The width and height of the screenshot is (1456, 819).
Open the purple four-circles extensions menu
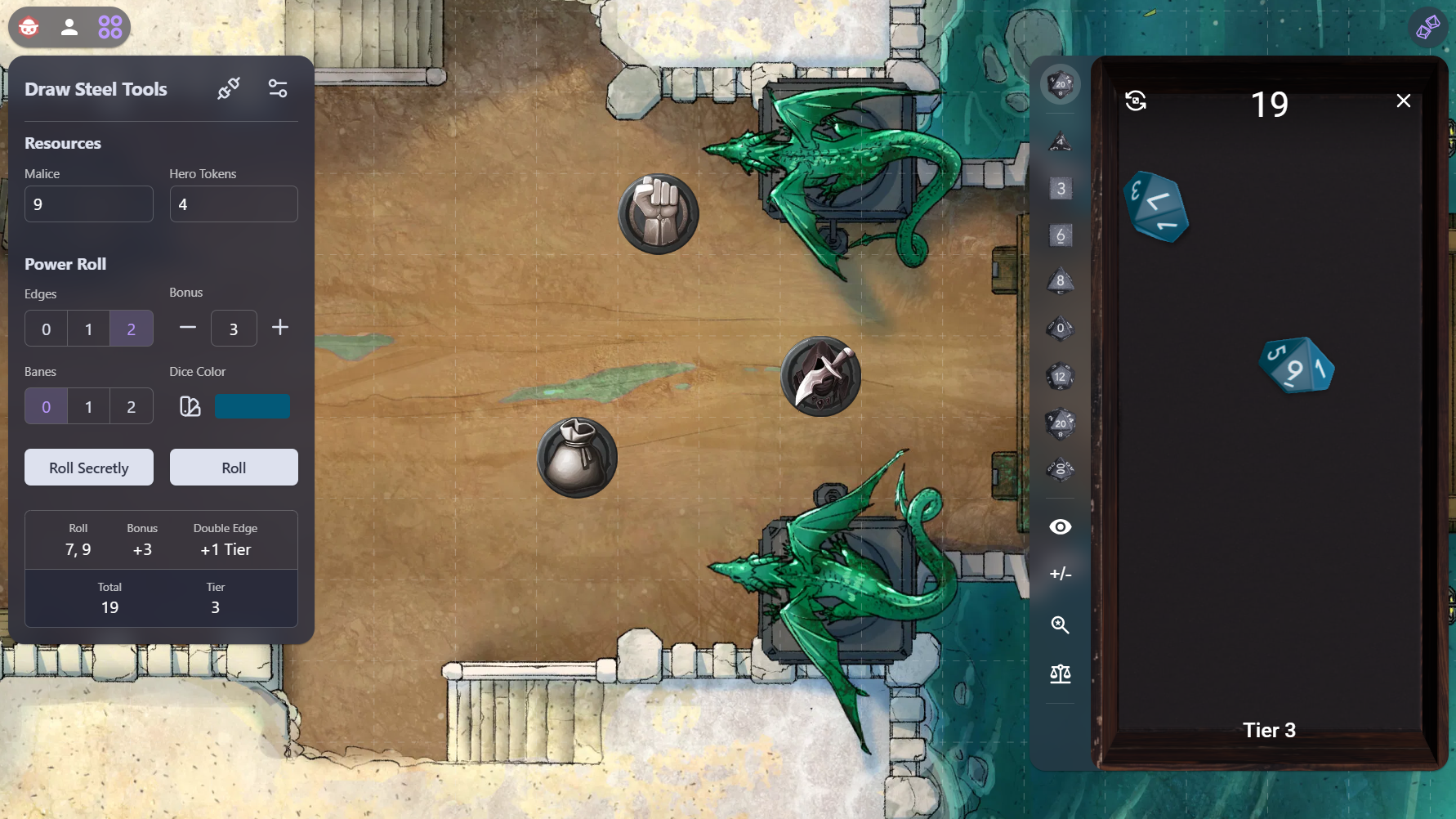[110, 27]
